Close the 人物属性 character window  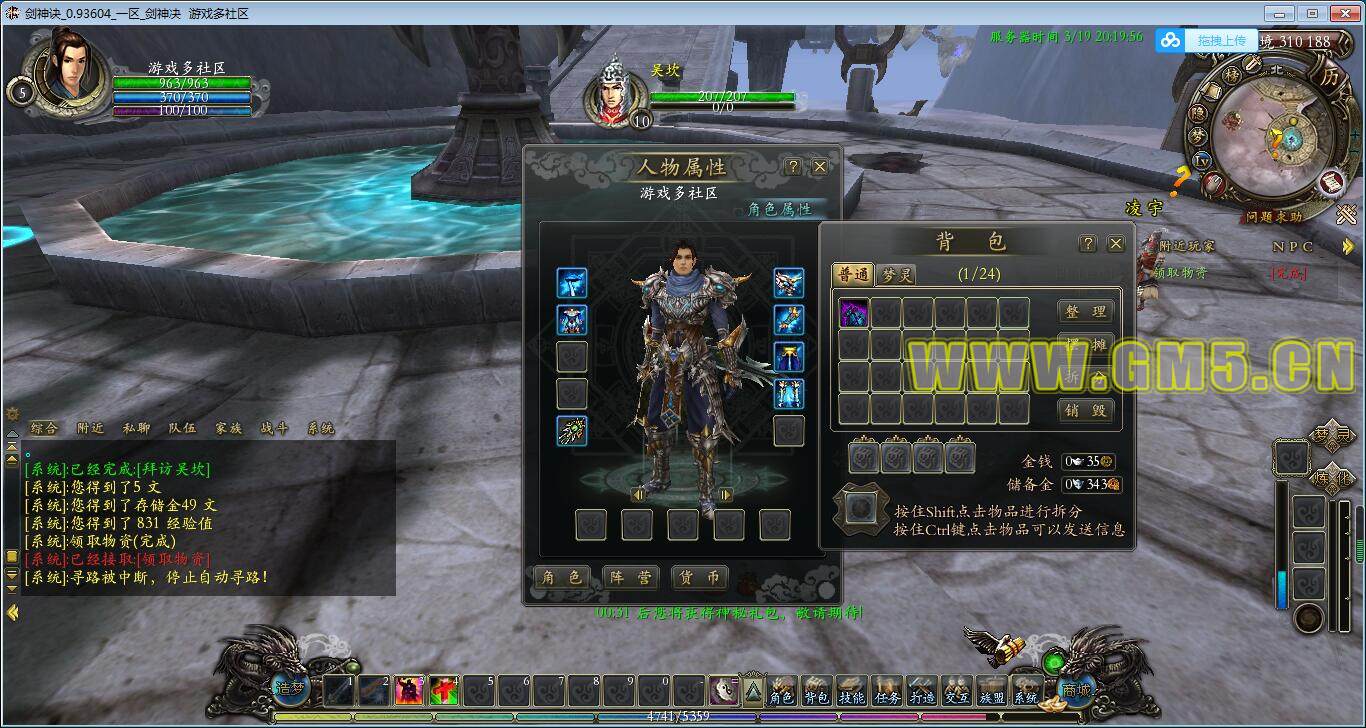click(x=820, y=167)
